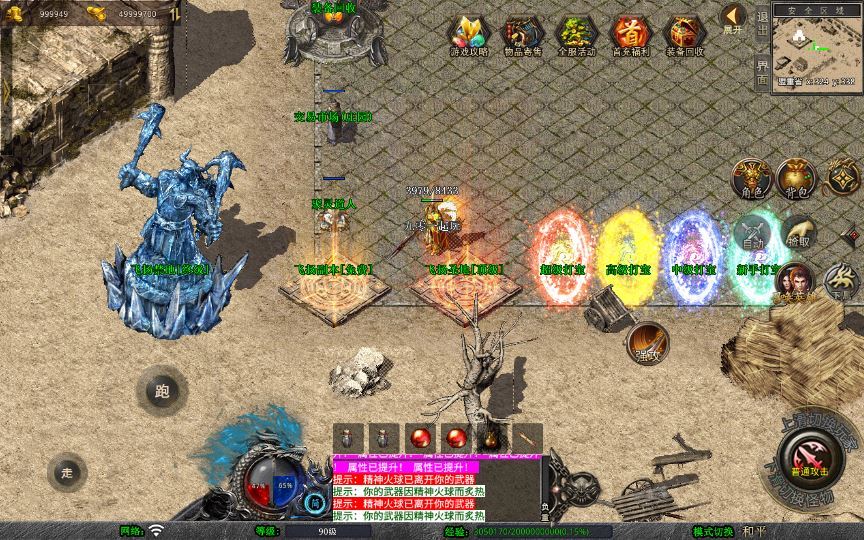Viewport: 864px width, 540px height.
Task: Open the 物品寄售 item consignment menu
Action: tap(523, 36)
